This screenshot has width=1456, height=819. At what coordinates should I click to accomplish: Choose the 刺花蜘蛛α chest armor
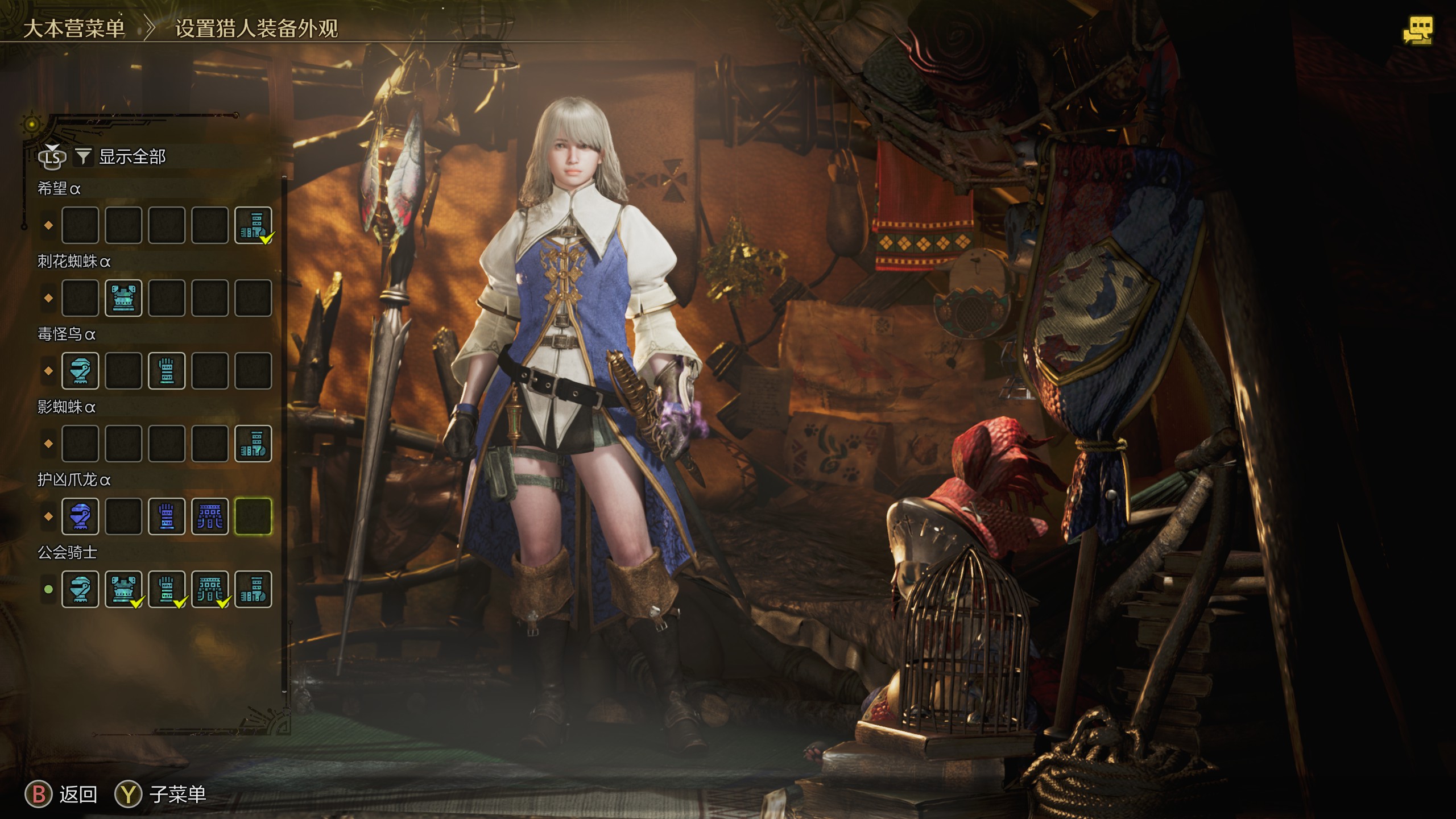[x=123, y=298]
